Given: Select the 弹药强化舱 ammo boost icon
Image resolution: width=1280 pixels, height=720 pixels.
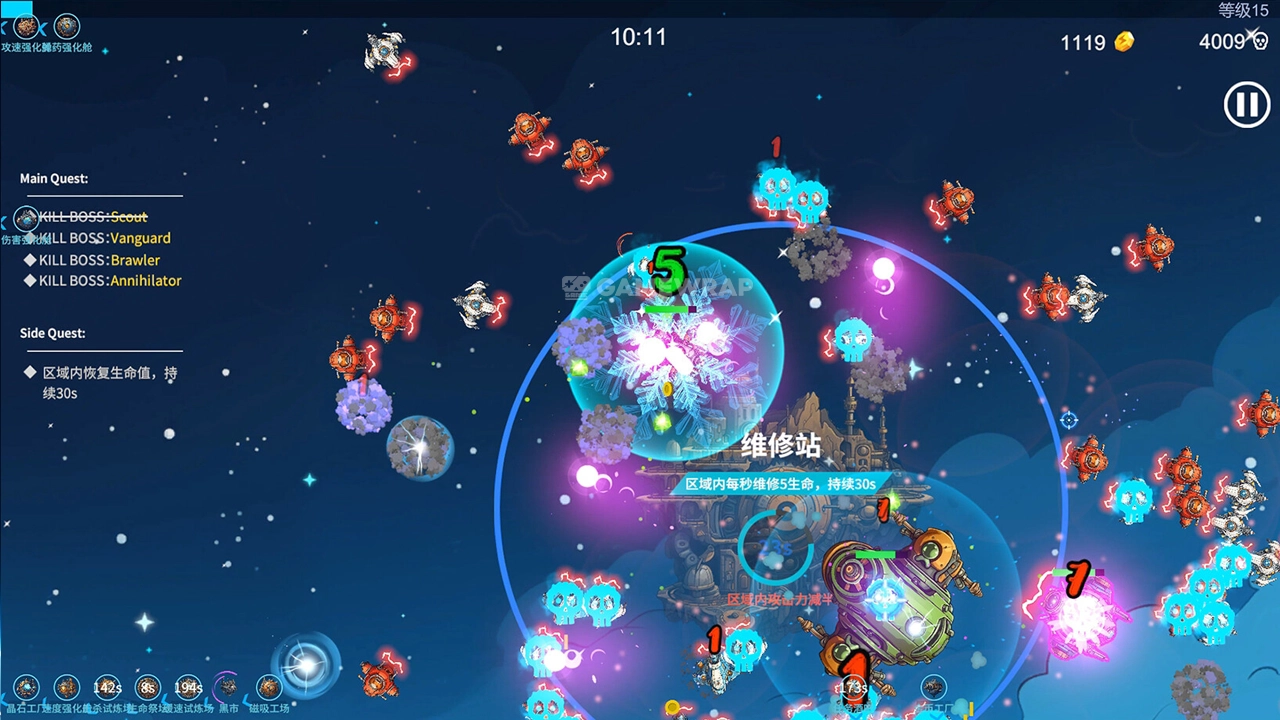Looking at the screenshot, I should (x=67, y=27).
